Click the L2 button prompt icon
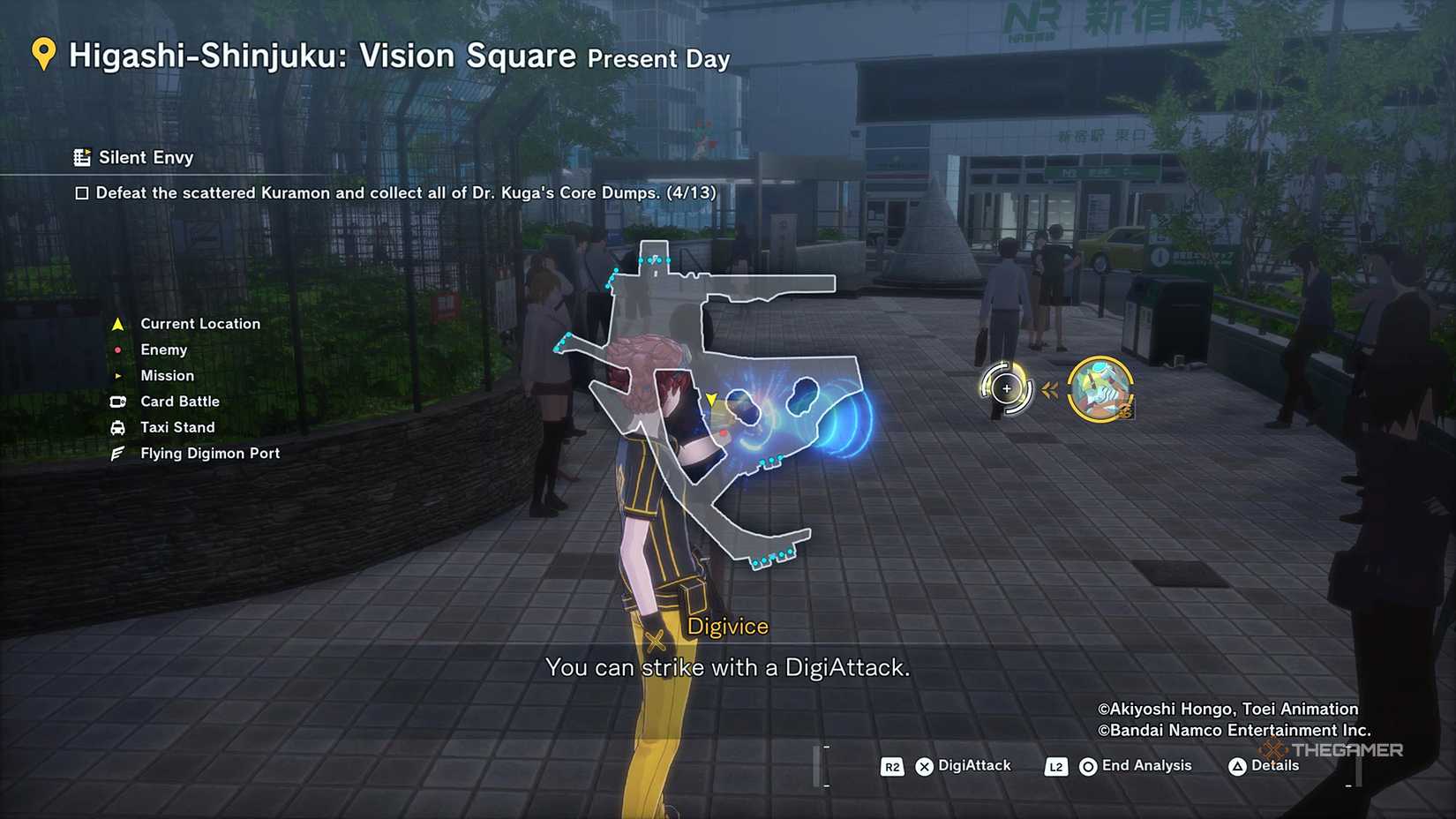This screenshot has height=819, width=1456. tap(1055, 766)
